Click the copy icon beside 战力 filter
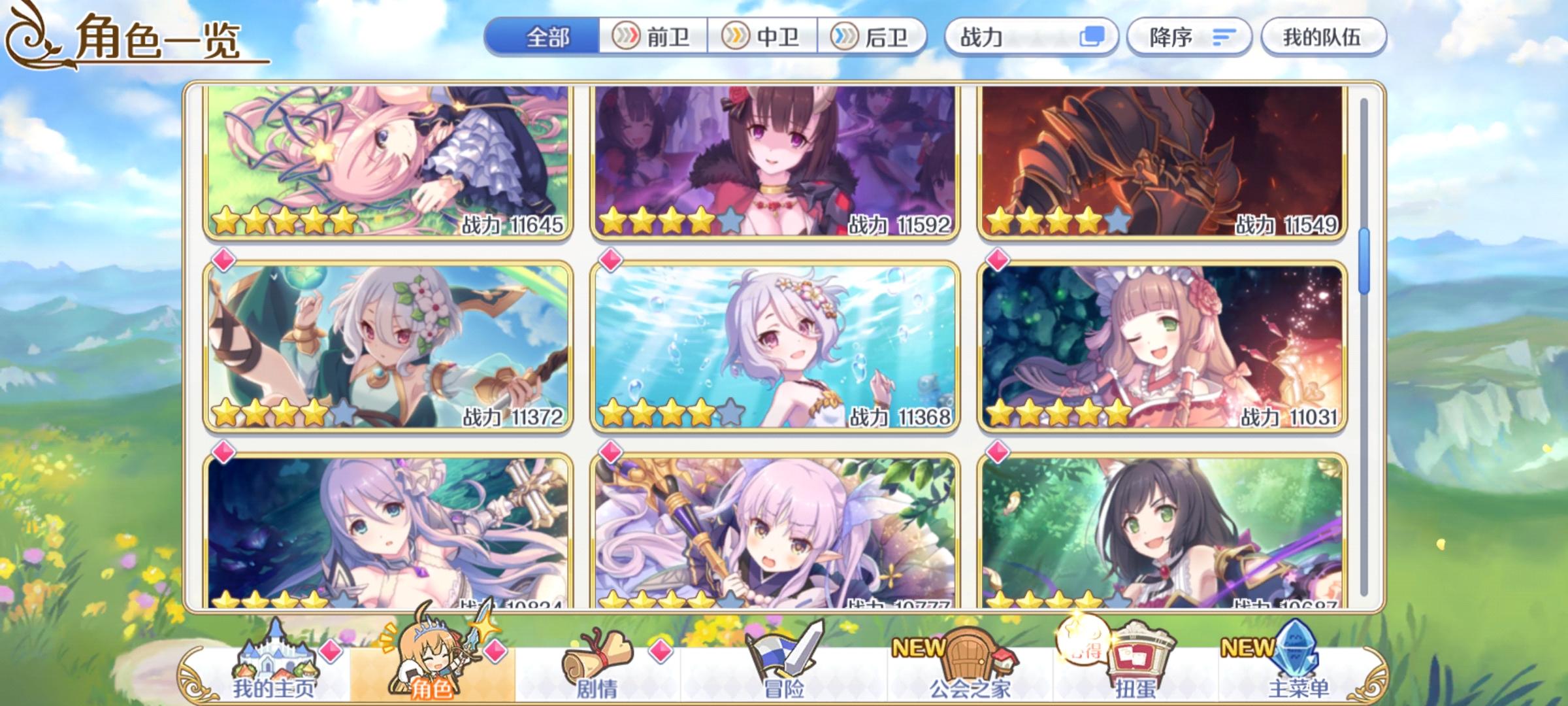 (1094, 37)
